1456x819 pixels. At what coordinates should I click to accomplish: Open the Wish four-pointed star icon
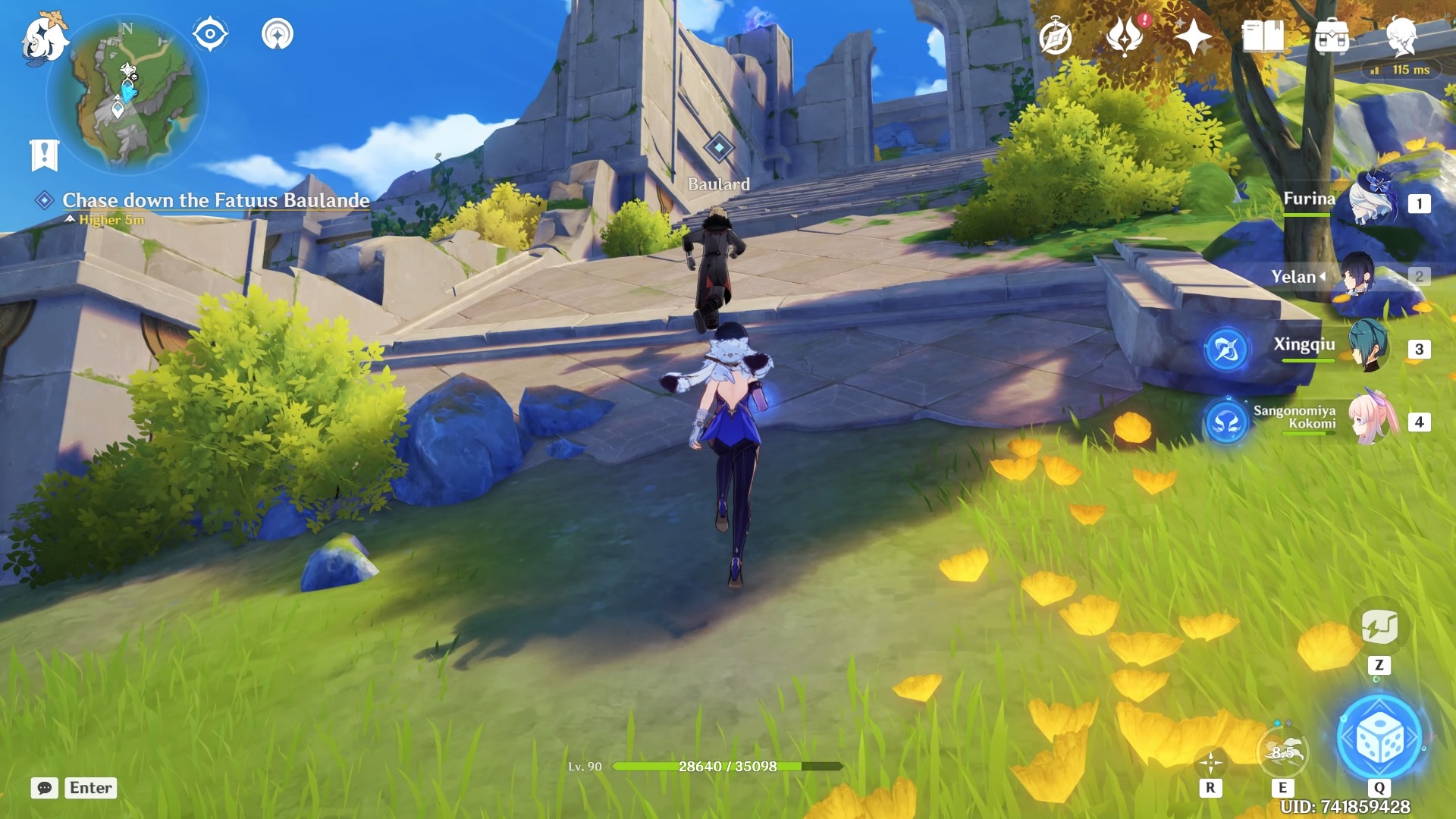click(1193, 36)
